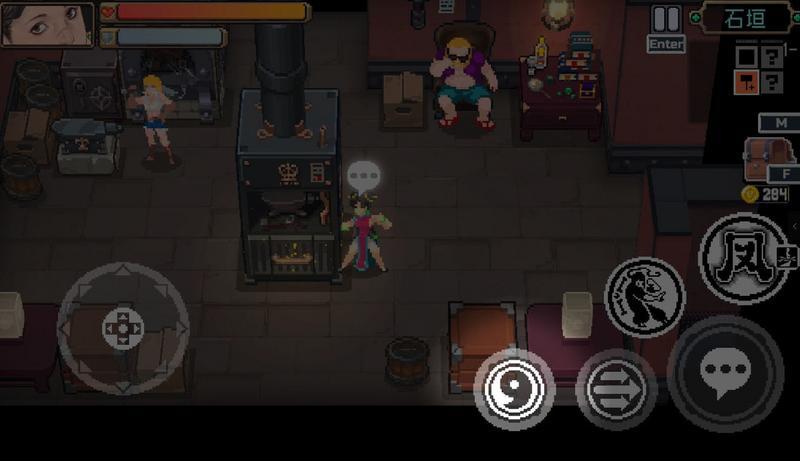
Task: Trigger the martial artist kick skill
Action: pos(644,296)
